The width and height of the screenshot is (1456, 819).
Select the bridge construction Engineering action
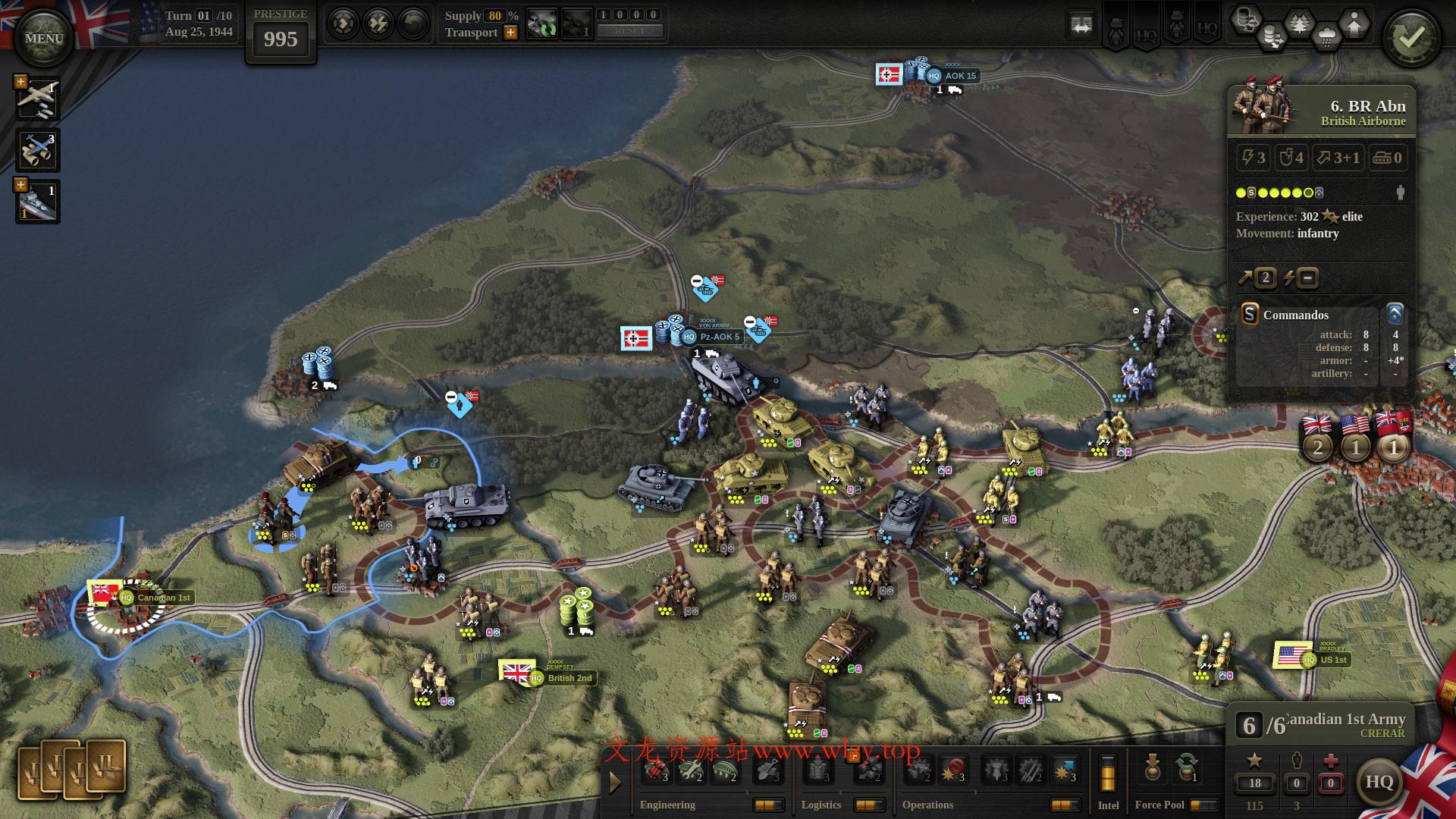[x=723, y=771]
